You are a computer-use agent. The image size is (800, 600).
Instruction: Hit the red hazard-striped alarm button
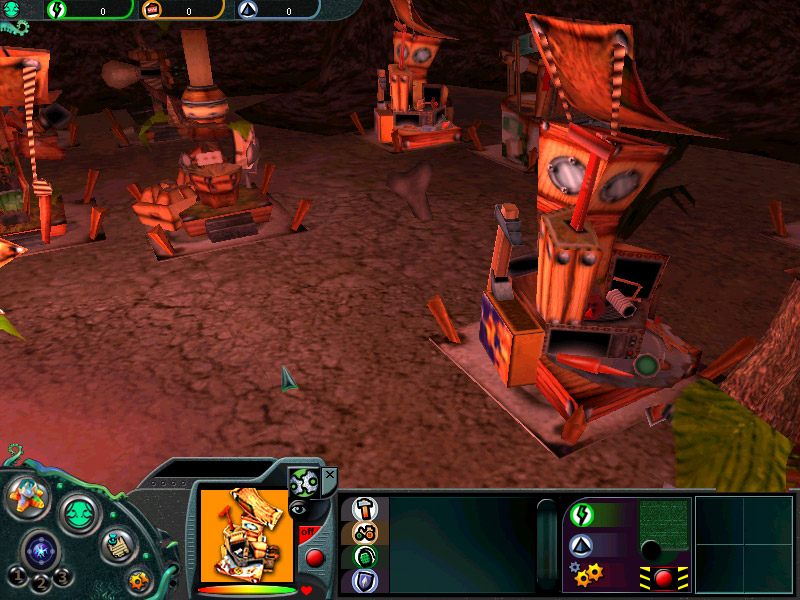pyautogui.click(x=662, y=577)
